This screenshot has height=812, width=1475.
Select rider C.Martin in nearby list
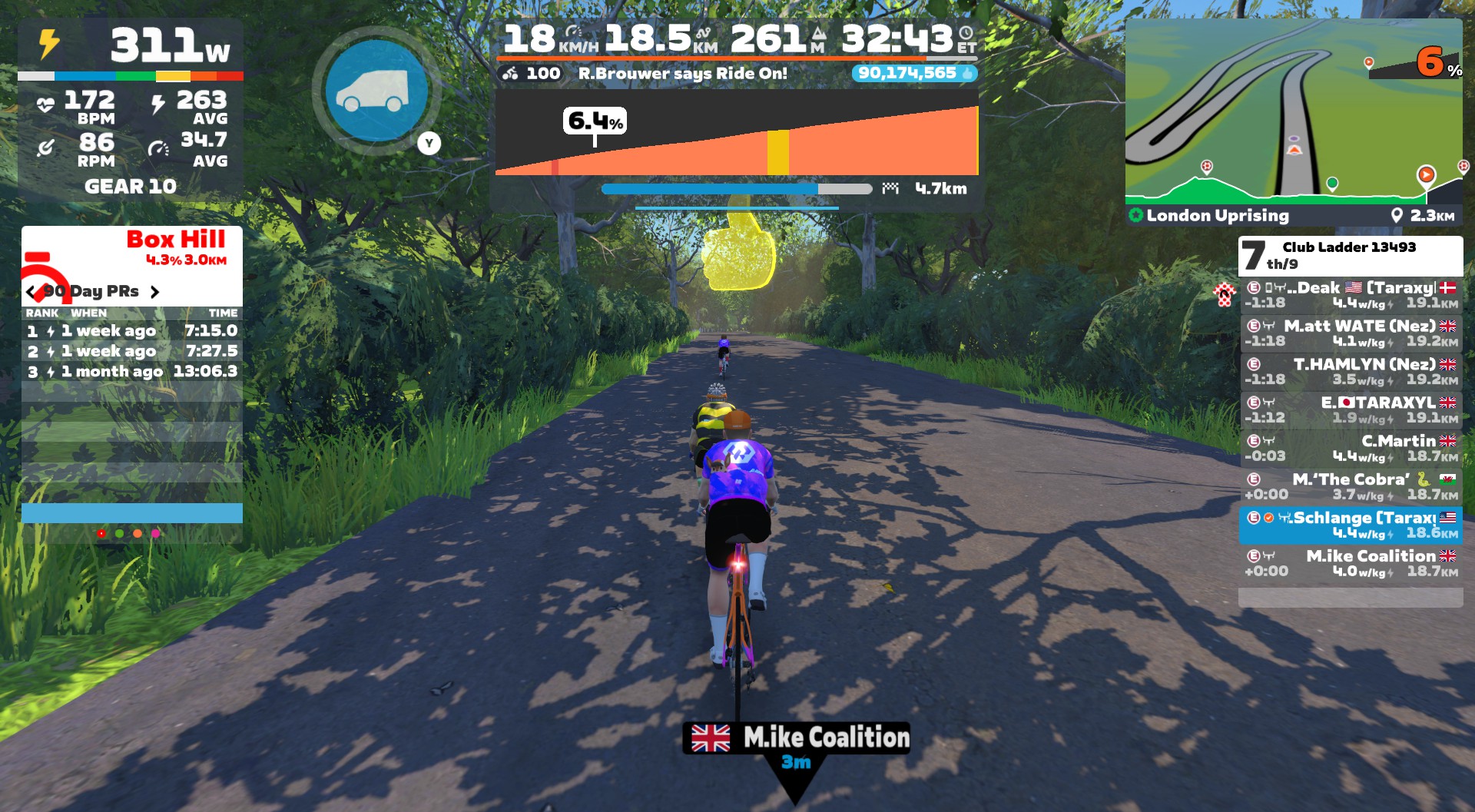(x=1351, y=449)
